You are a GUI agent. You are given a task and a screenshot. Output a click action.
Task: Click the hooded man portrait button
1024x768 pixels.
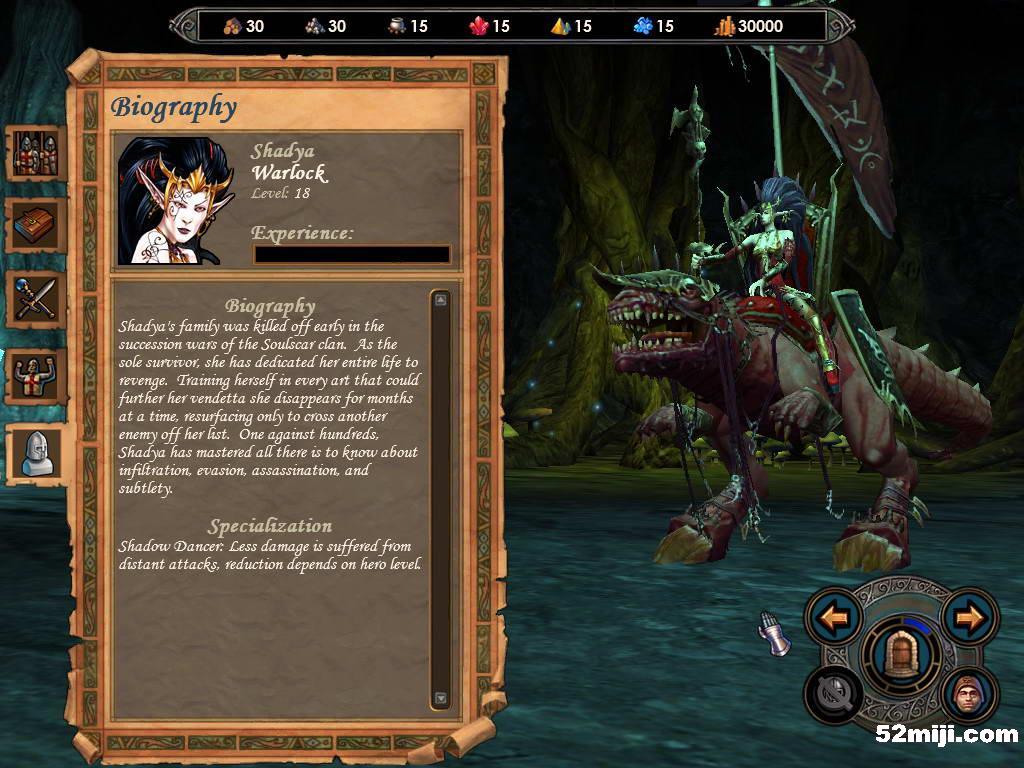click(x=969, y=693)
